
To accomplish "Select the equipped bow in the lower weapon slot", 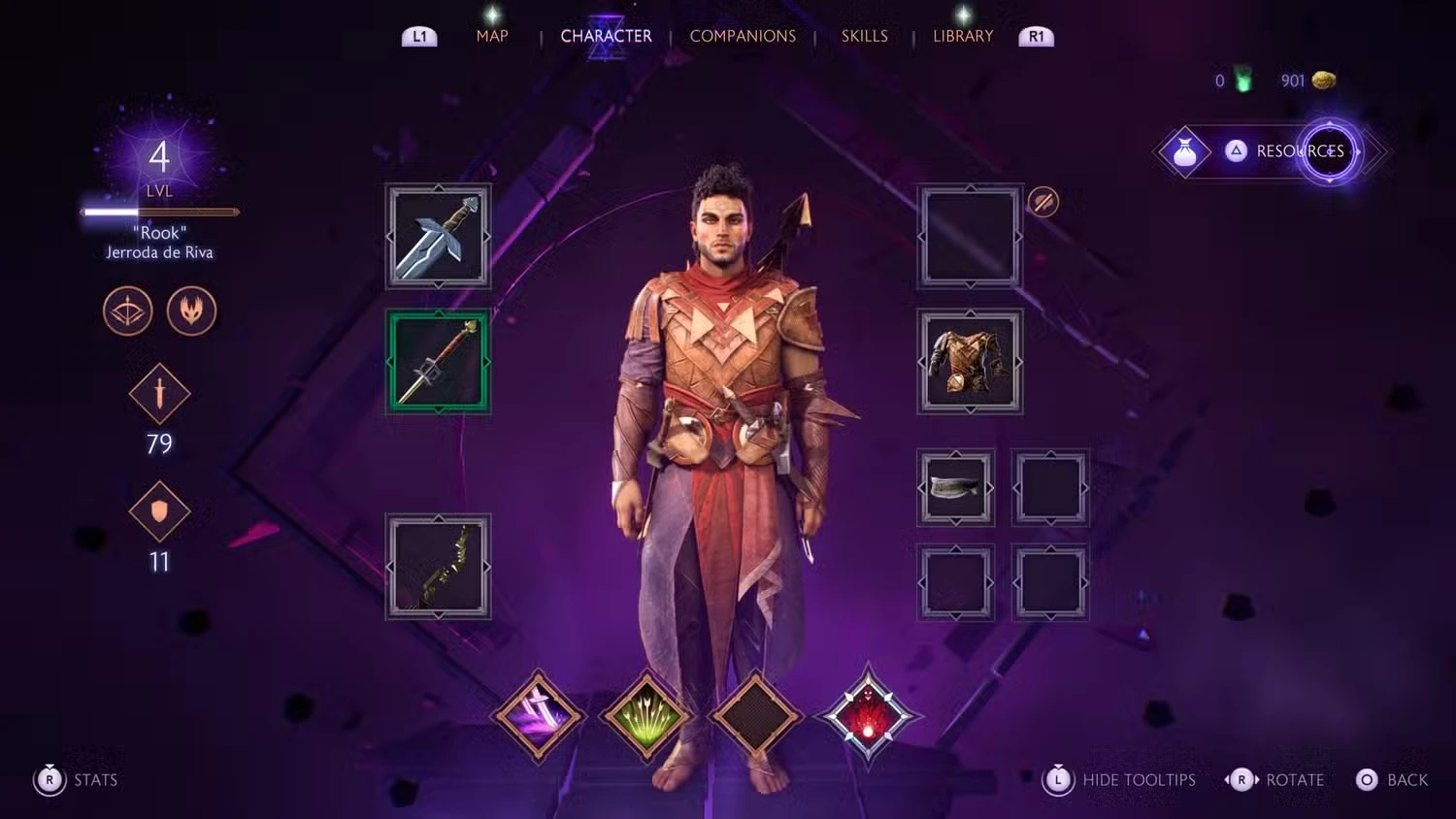I will click(x=438, y=566).
